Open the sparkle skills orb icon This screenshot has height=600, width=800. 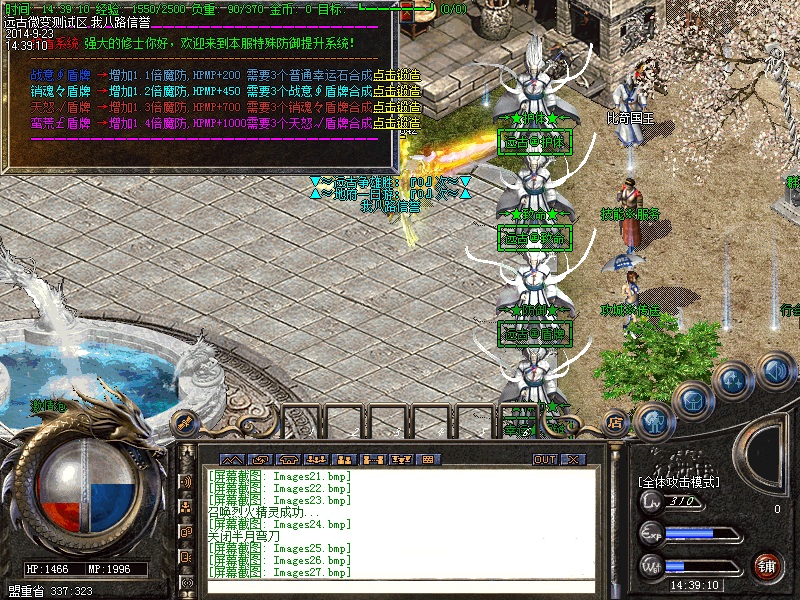click(x=734, y=380)
